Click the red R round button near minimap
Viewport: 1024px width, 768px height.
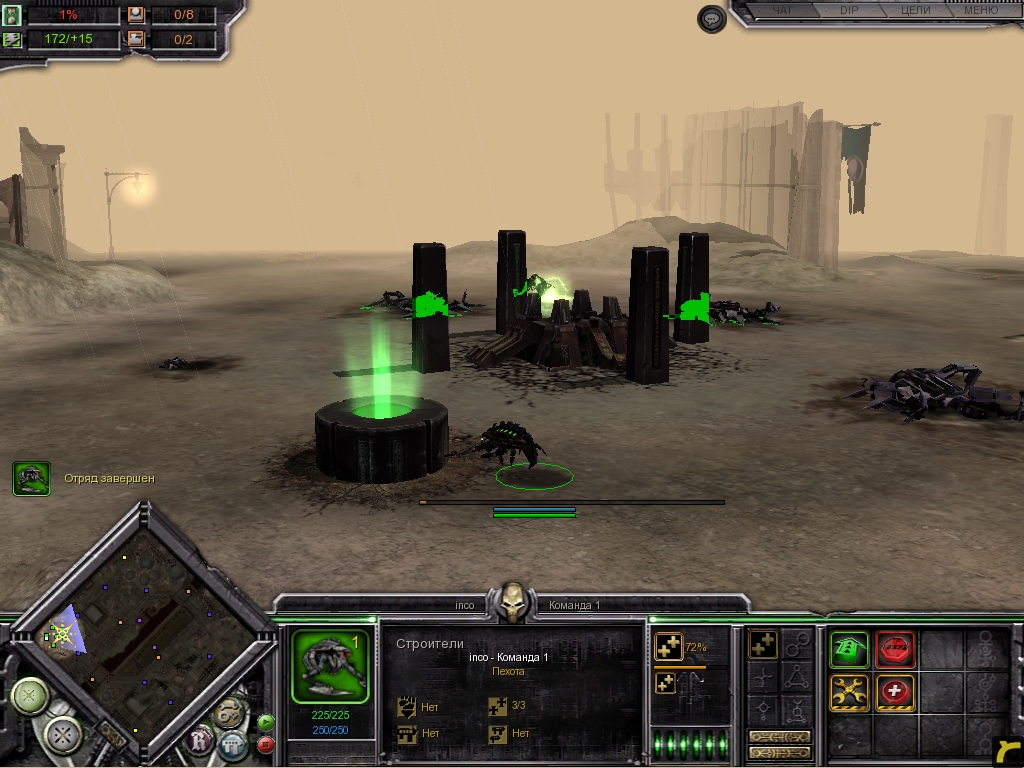click(x=201, y=740)
